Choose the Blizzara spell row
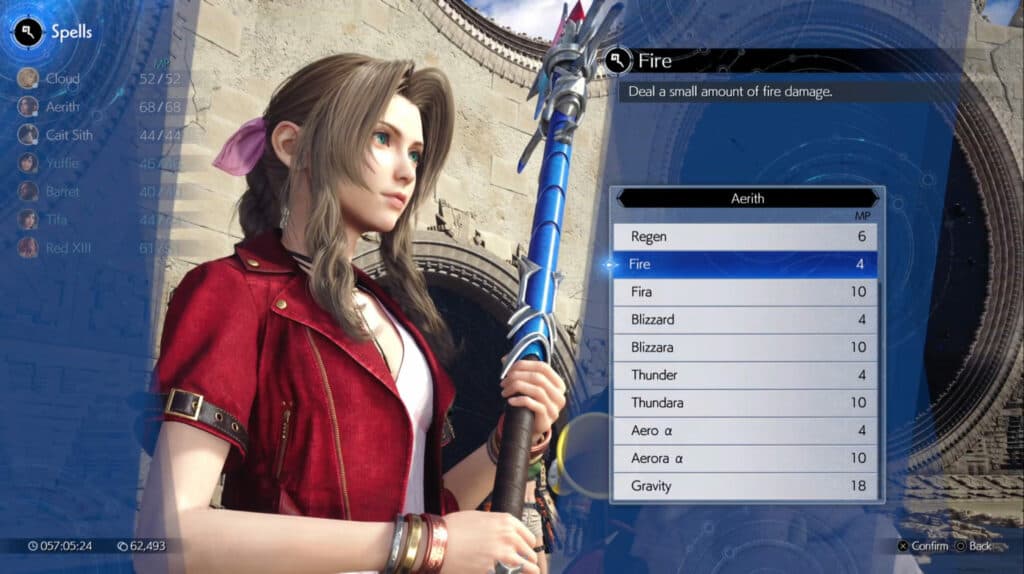Image resolution: width=1024 pixels, height=574 pixels. tap(745, 347)
